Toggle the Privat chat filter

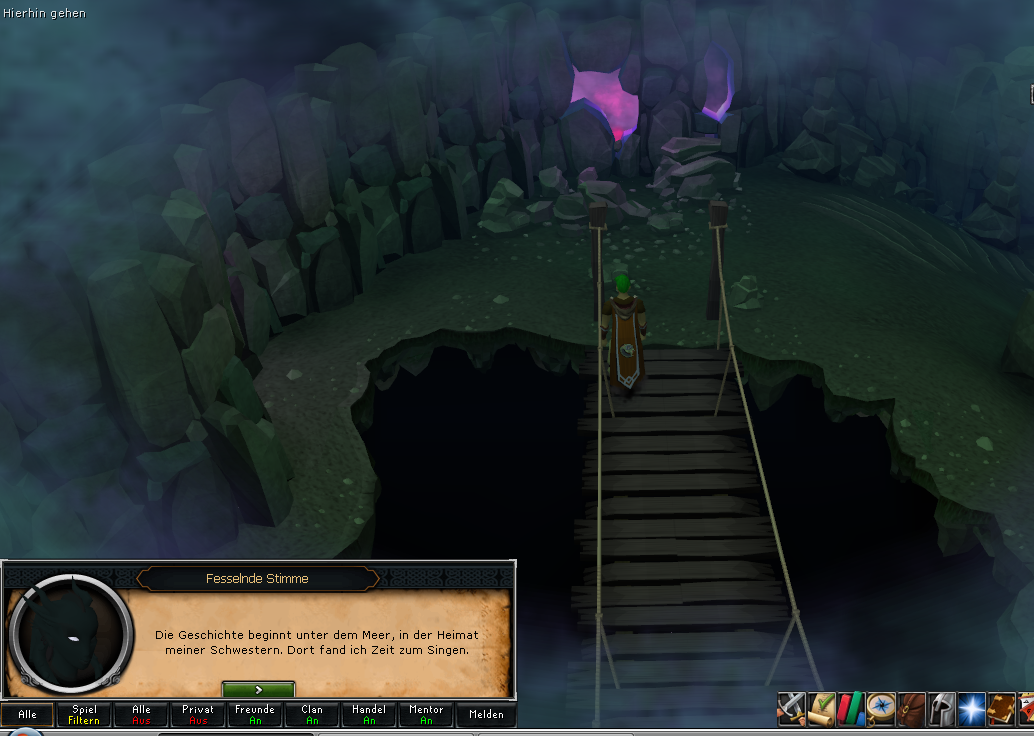click(x=198, y=715)
